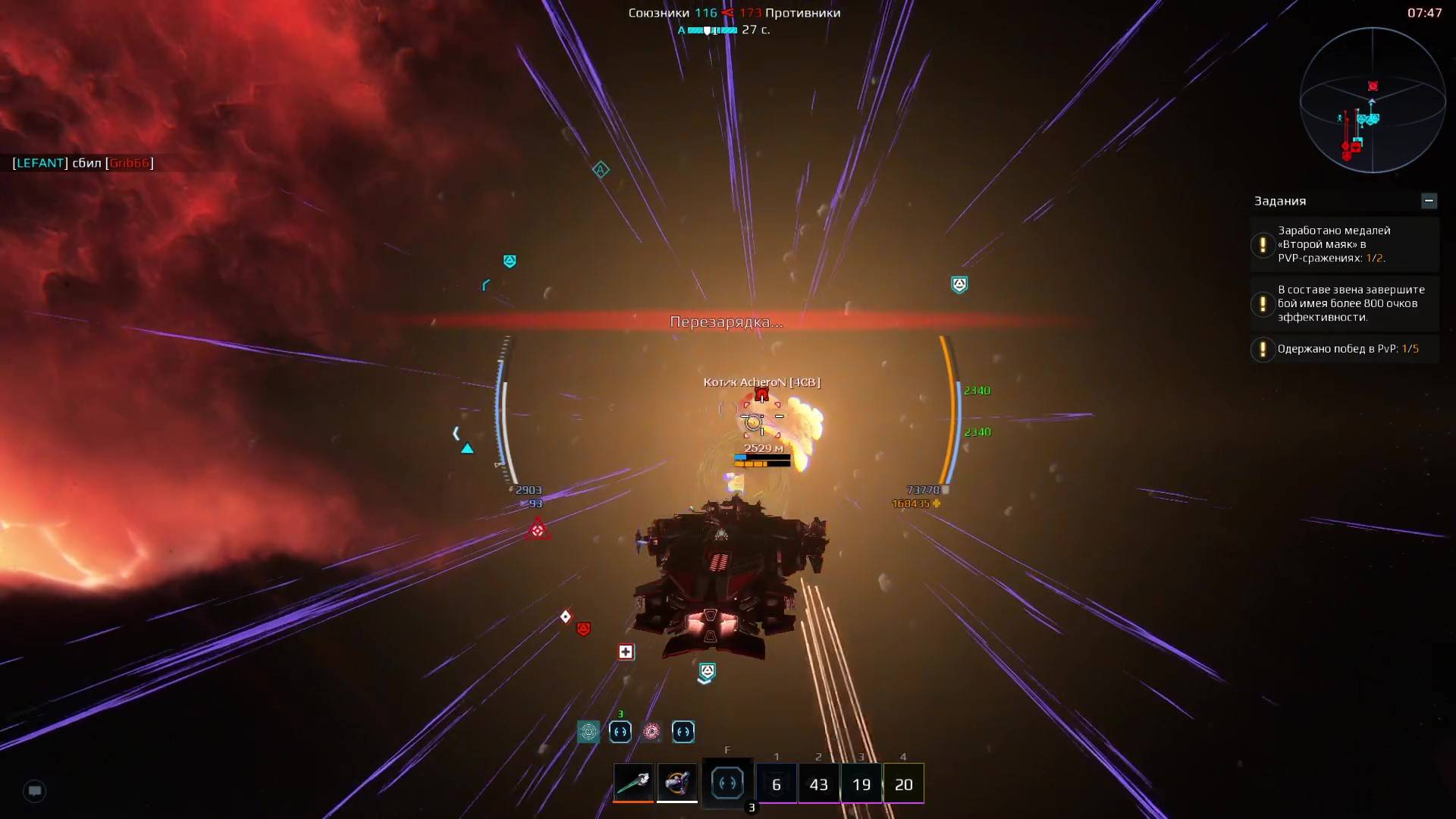
Task: Use module slot 4 showing cooldown 20
Action: 904,784
